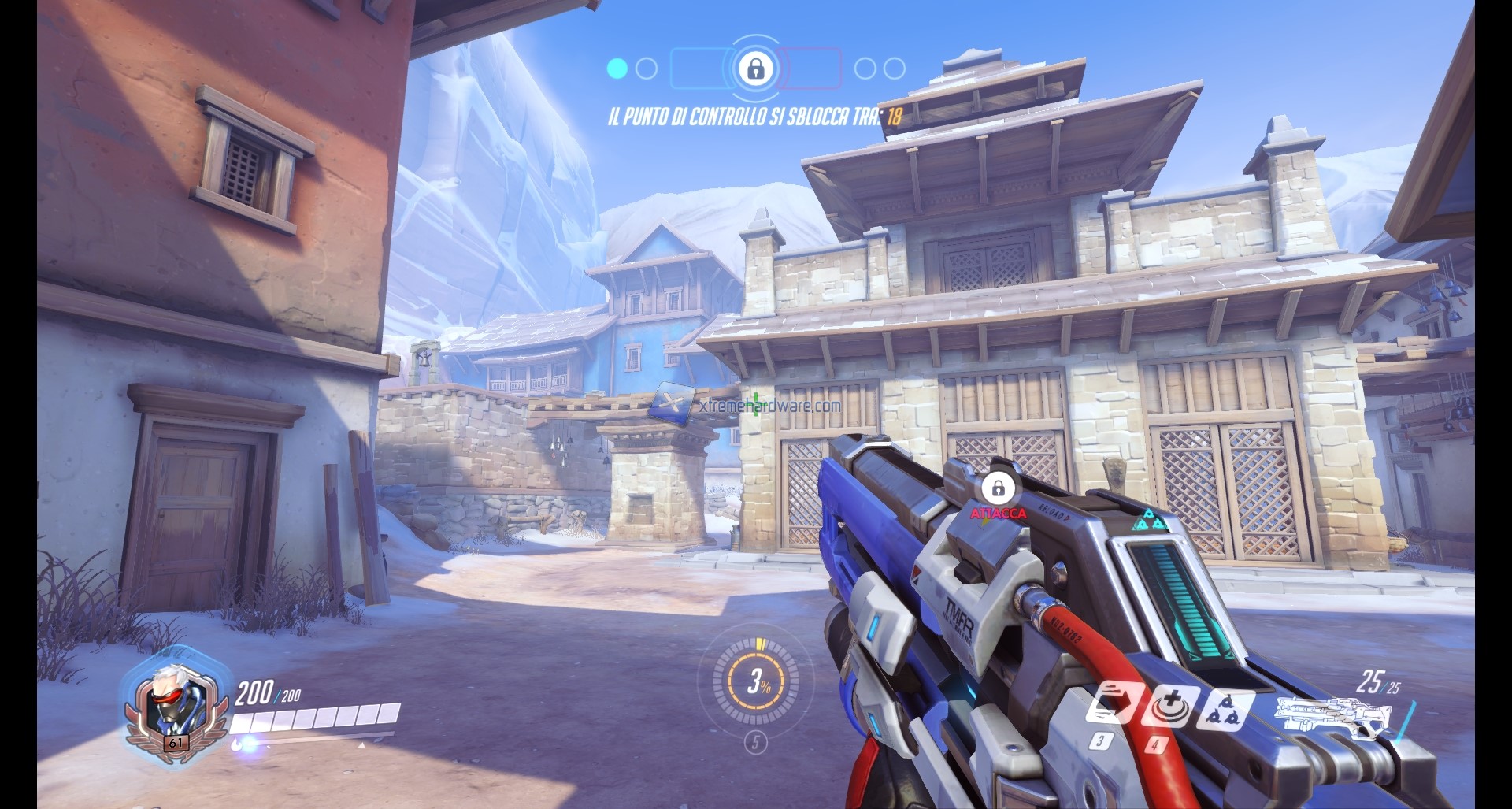Click the empty ally status circle beside the teal dot
Viewport: 1512px width, 809px height.
tap(646, 69)
